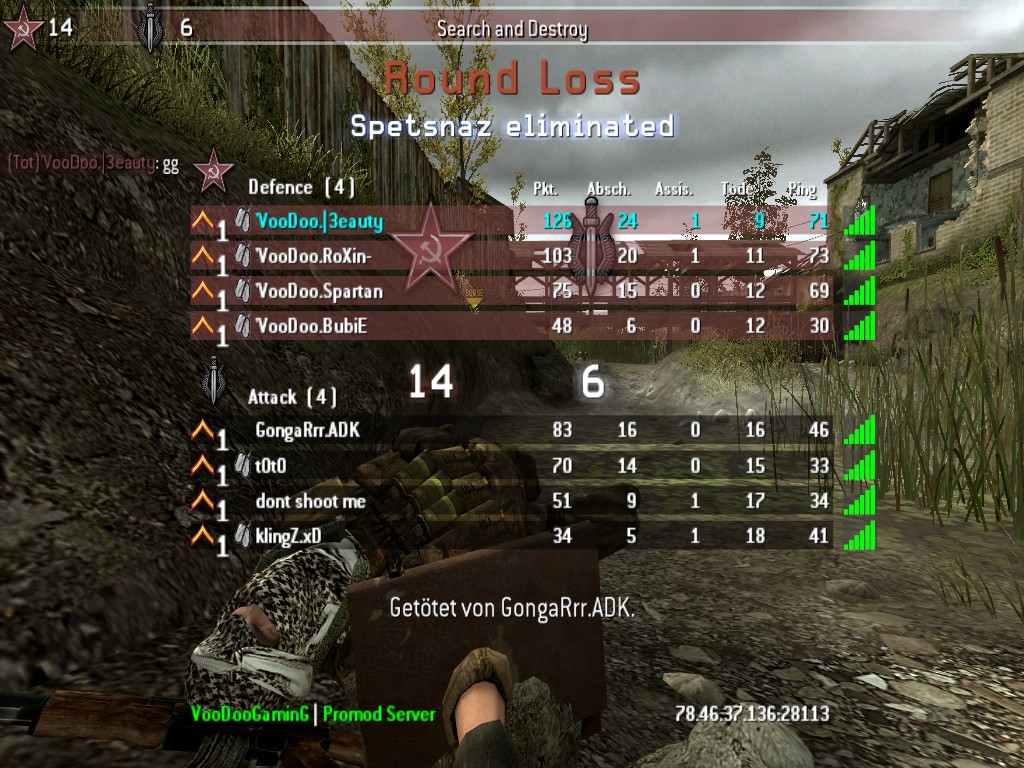Select VooDoo.|3eauty in the scoreboard

point(320,221)
